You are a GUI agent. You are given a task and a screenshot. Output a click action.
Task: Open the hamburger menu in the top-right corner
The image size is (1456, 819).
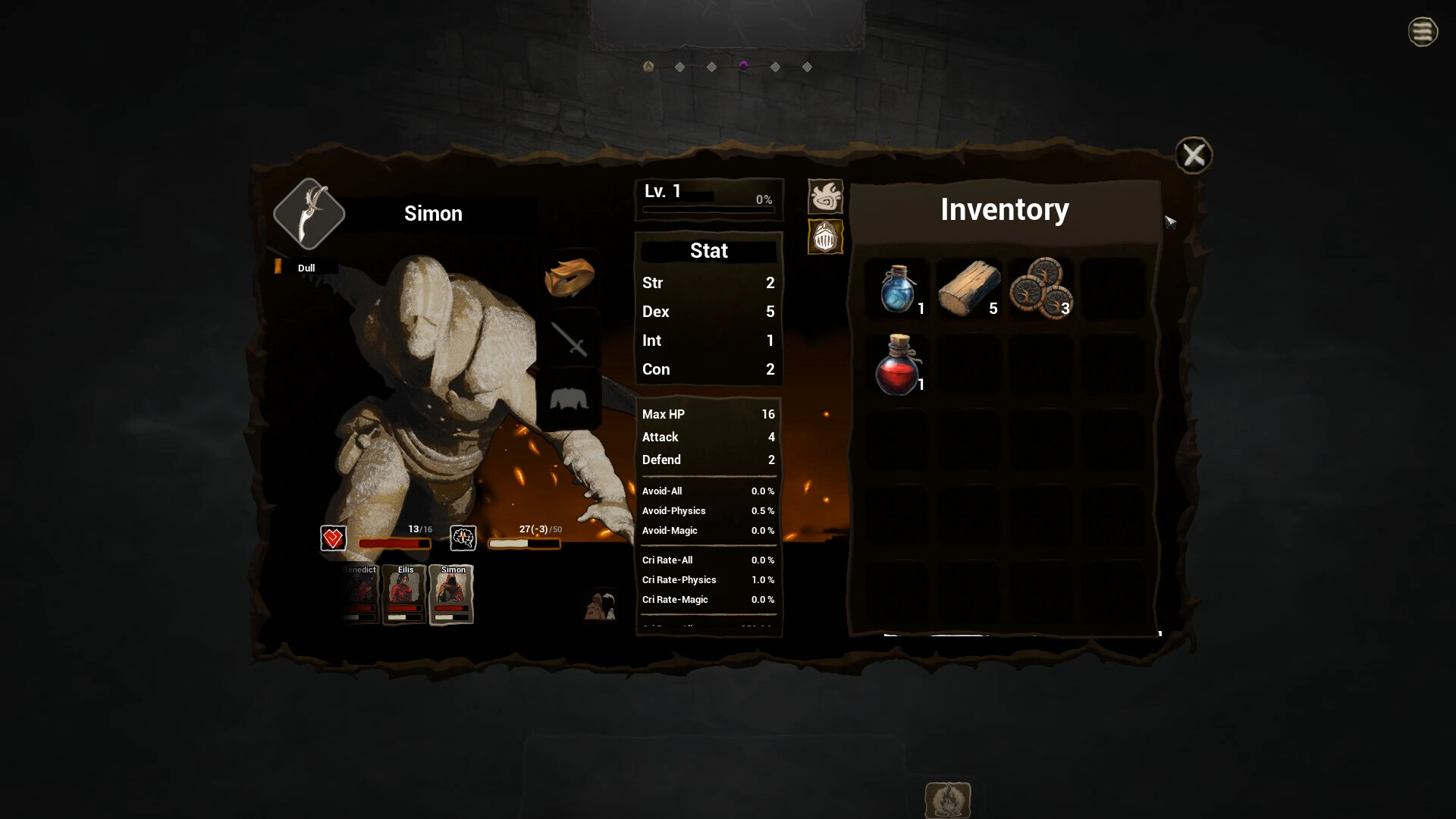(1423, 32)
